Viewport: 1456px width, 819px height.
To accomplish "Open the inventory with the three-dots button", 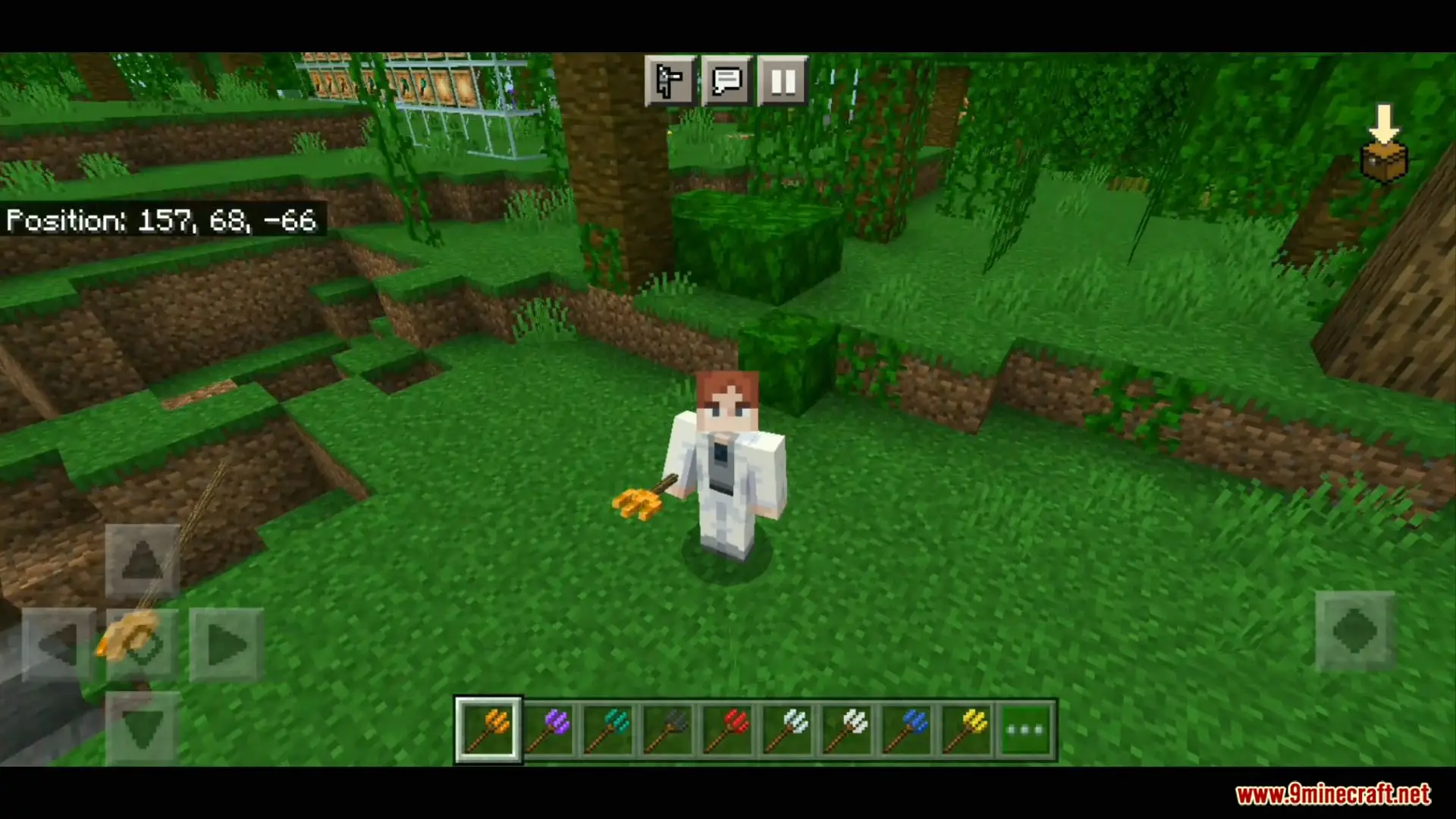I will pyautogui.click(x=1026, y=730).
